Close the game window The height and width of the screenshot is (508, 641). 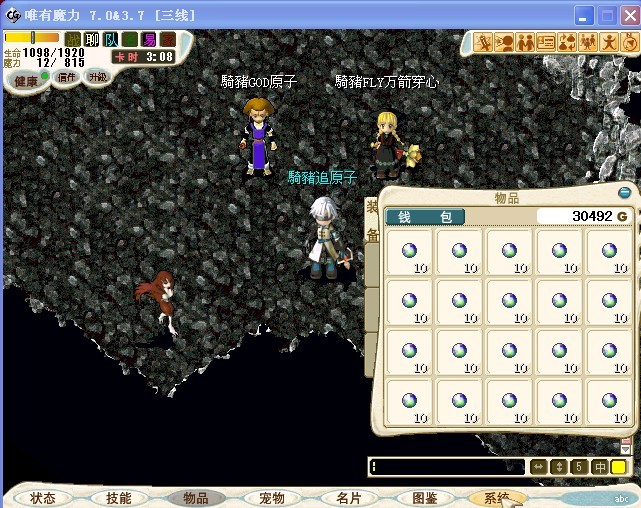[x=628, y=15]
